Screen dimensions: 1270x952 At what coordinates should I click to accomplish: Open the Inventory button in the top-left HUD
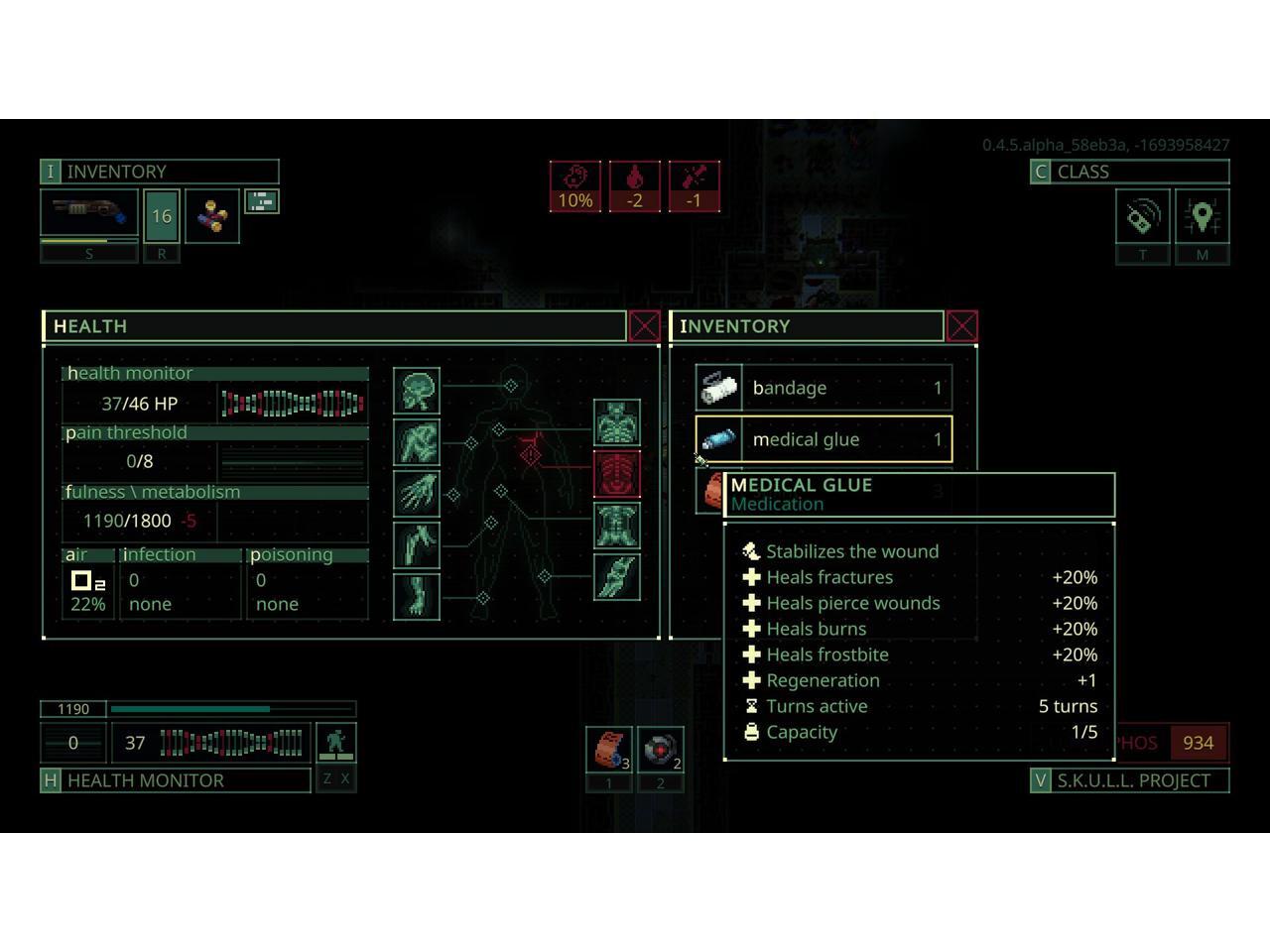click(x=159, y=172)
